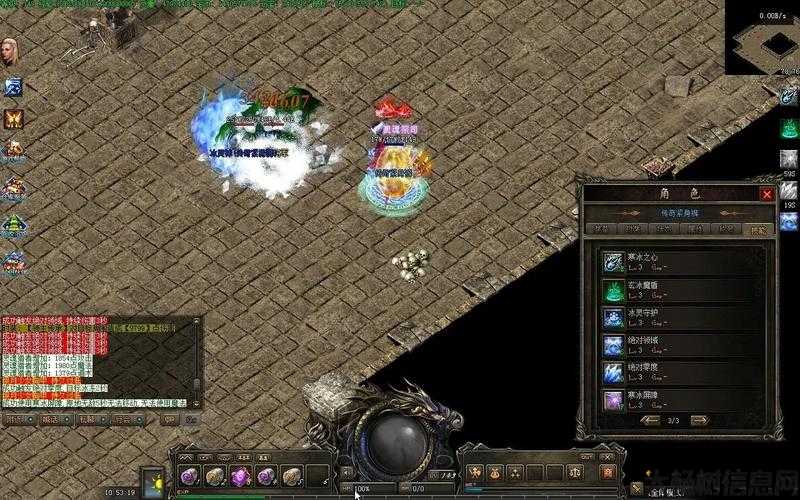This screenshot has height=500, width=800.
Task: Click the chat log window
Action: 98,360
